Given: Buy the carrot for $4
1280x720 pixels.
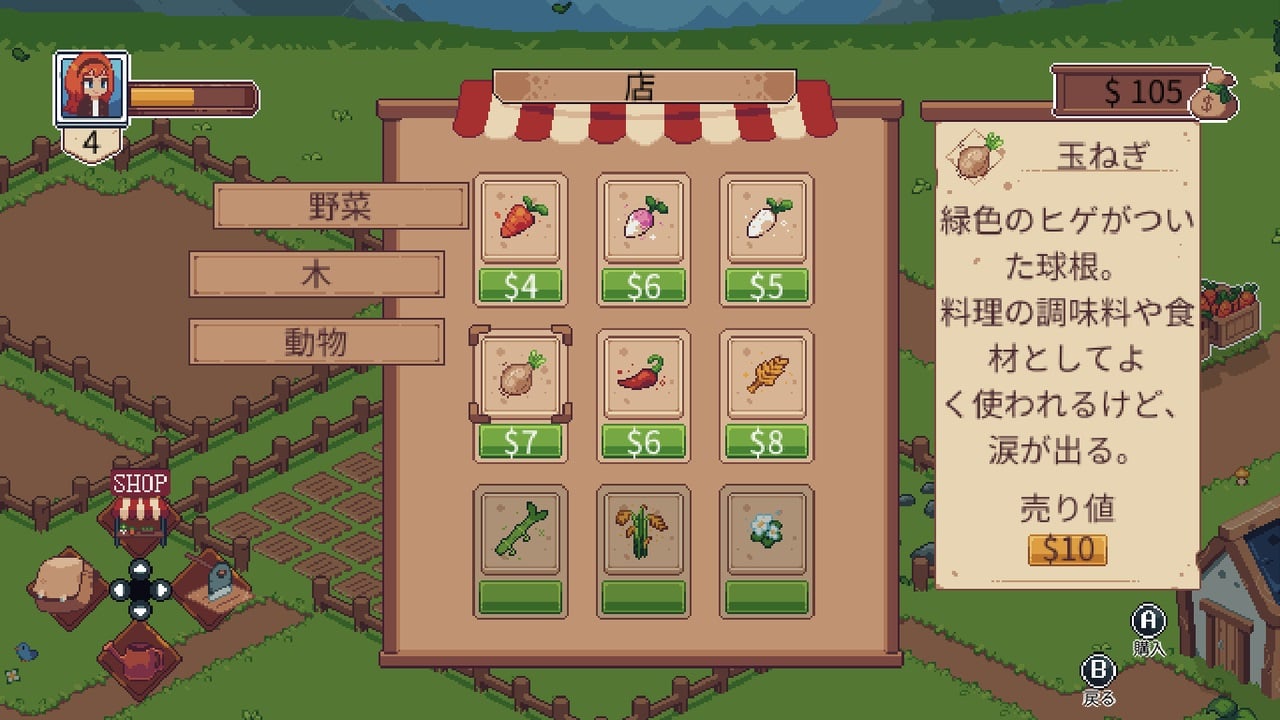Looking at the screenshot, I should pyautogui.click(x=520, y=287).
